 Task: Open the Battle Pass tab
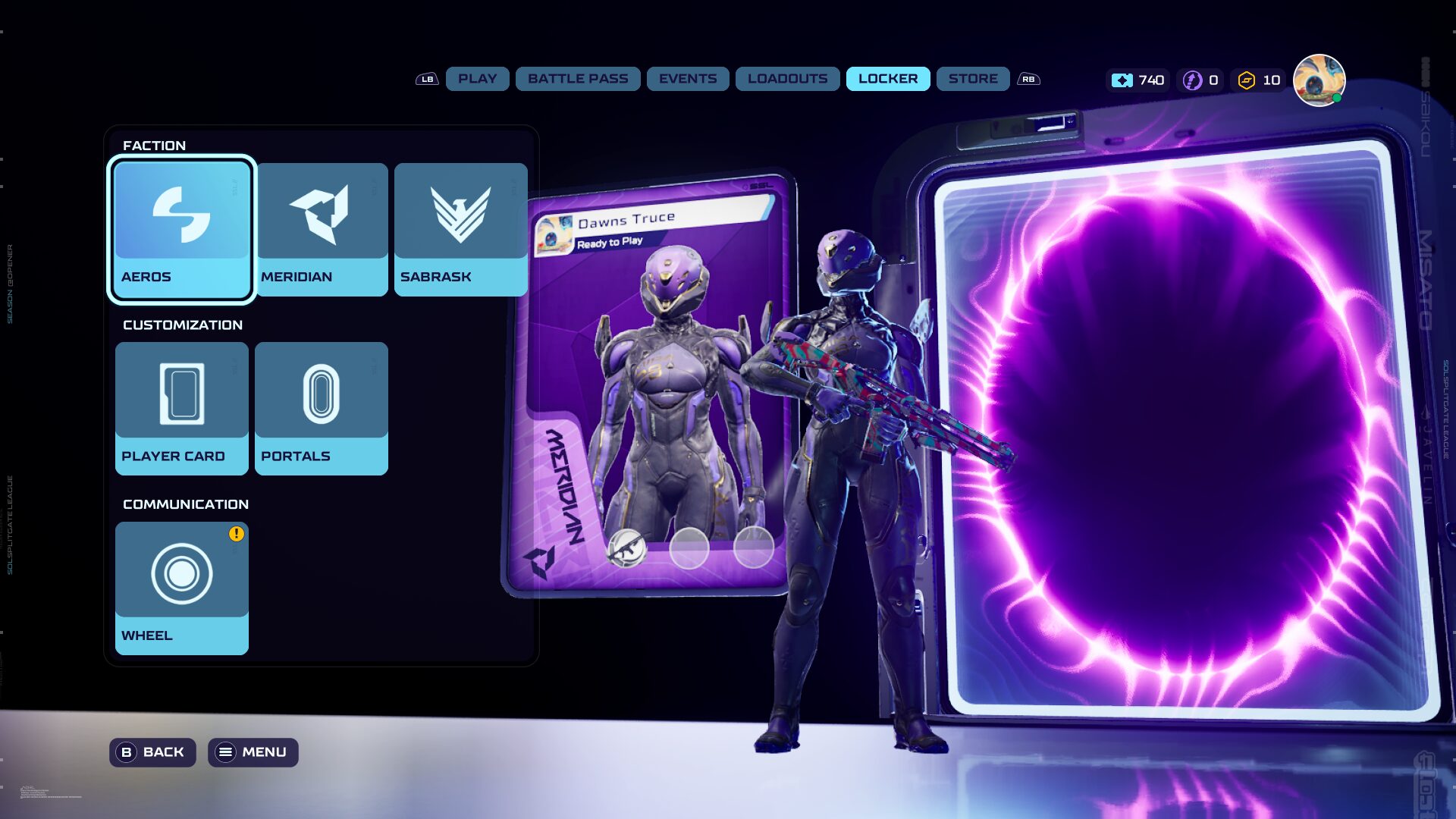pos(578,79)
